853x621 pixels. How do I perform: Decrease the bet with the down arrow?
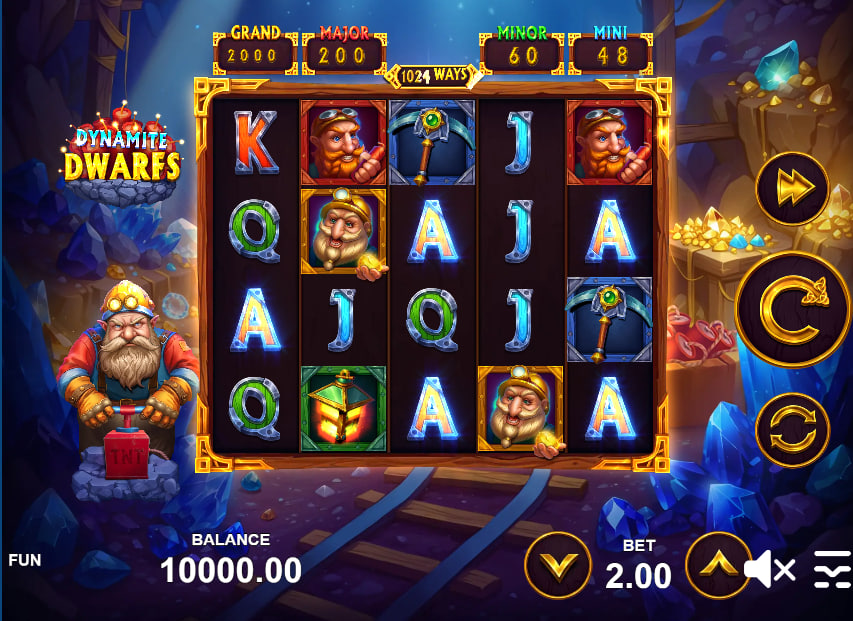pos(558,566)
